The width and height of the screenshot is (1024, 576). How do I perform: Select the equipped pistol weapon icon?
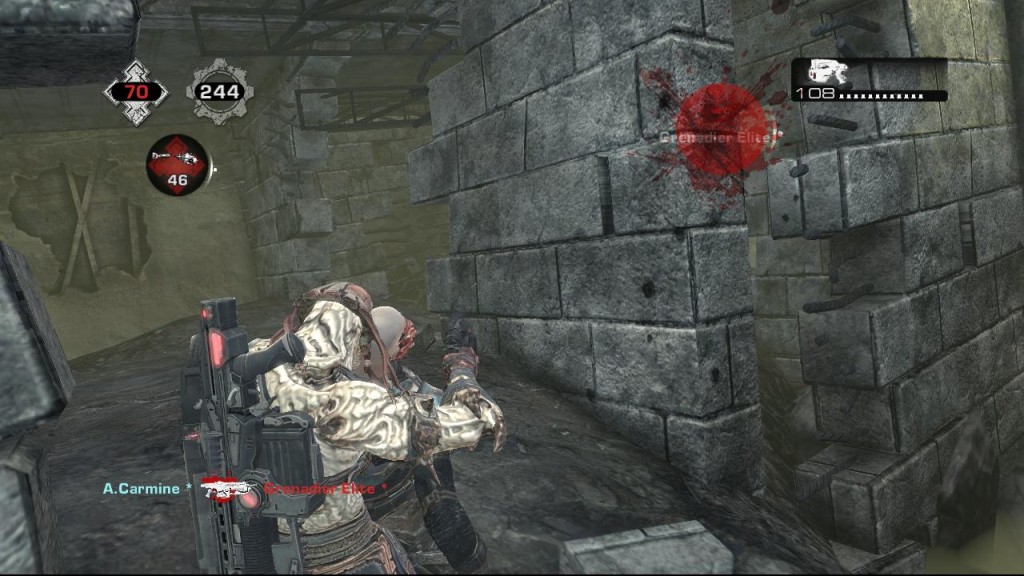click(x=827, y=71)
